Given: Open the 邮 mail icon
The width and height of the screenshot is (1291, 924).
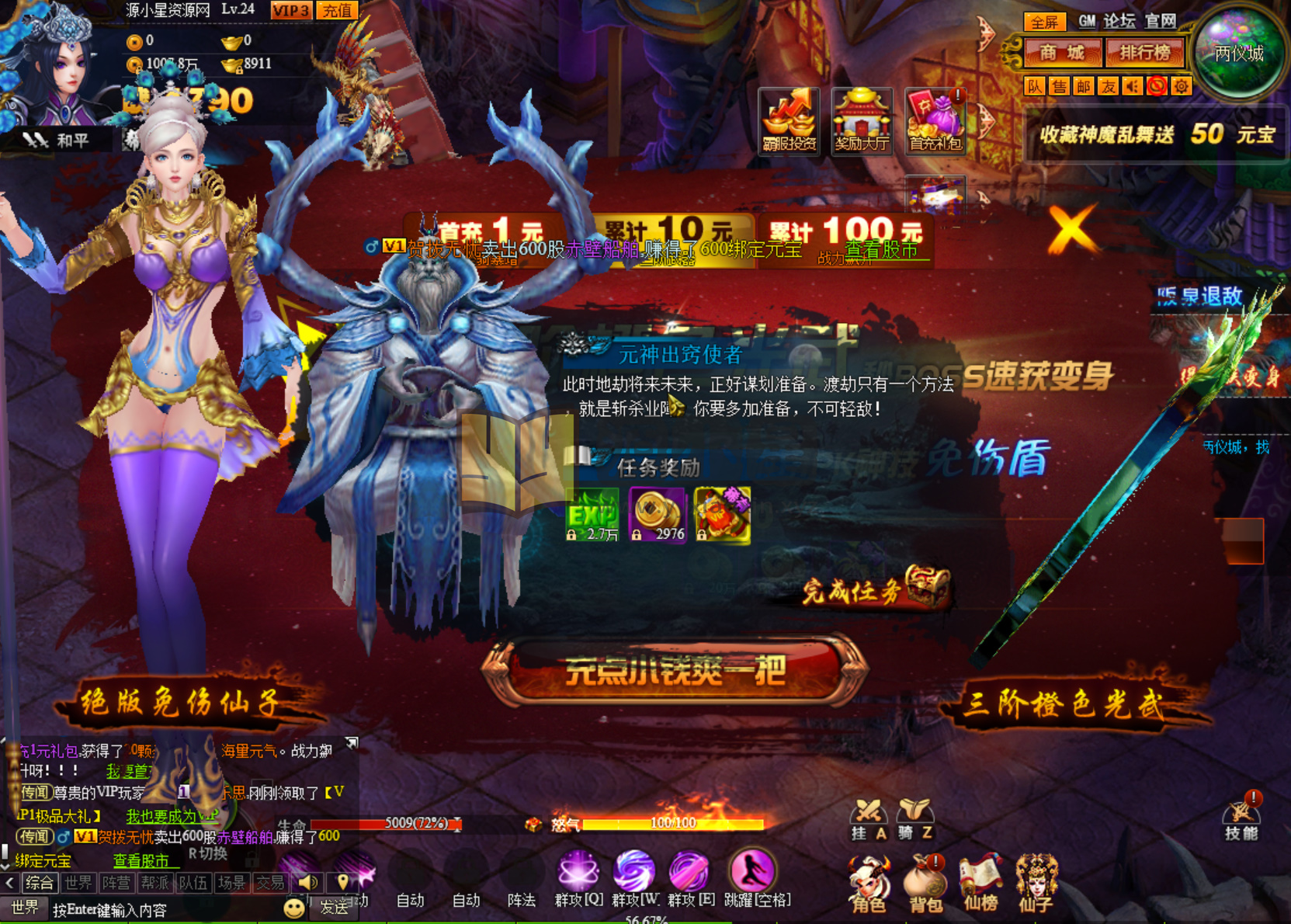Looking at the screenshot, I should (1081, 87).
